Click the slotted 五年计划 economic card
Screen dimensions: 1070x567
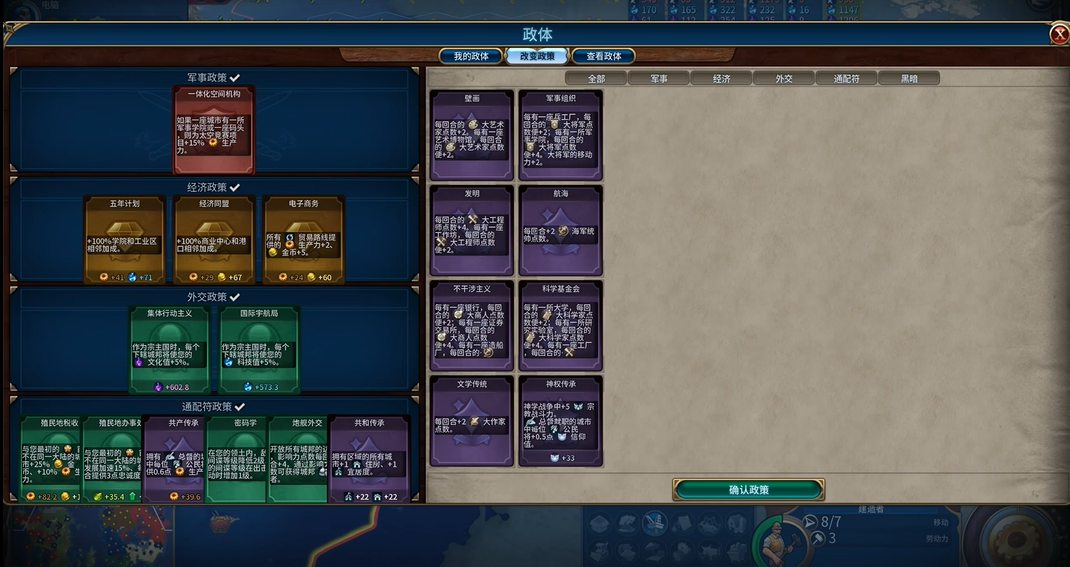124,240
